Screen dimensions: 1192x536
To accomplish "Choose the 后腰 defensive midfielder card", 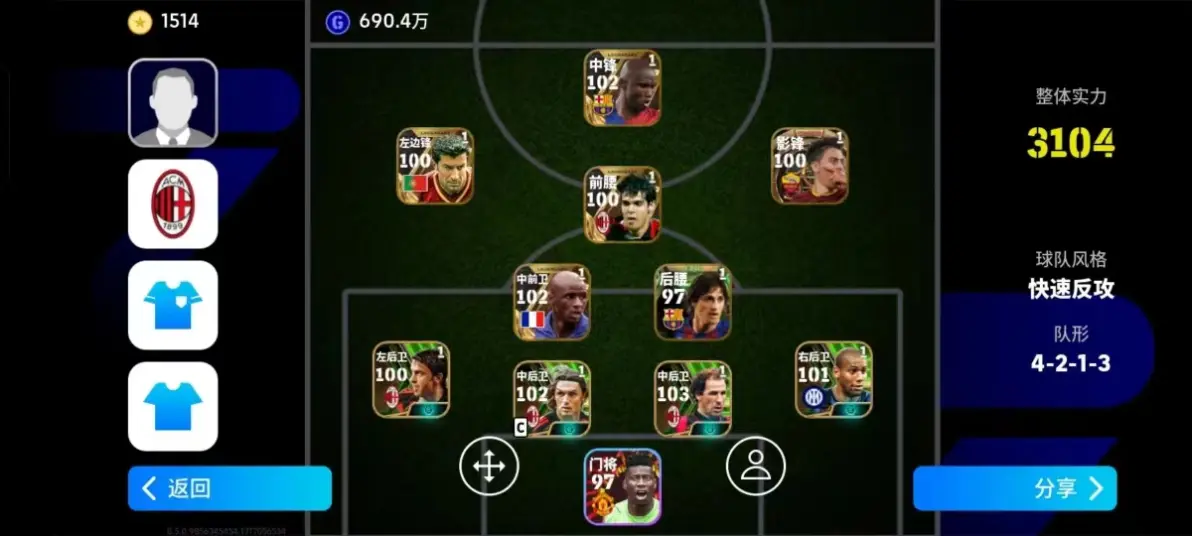I will (693, 302).
